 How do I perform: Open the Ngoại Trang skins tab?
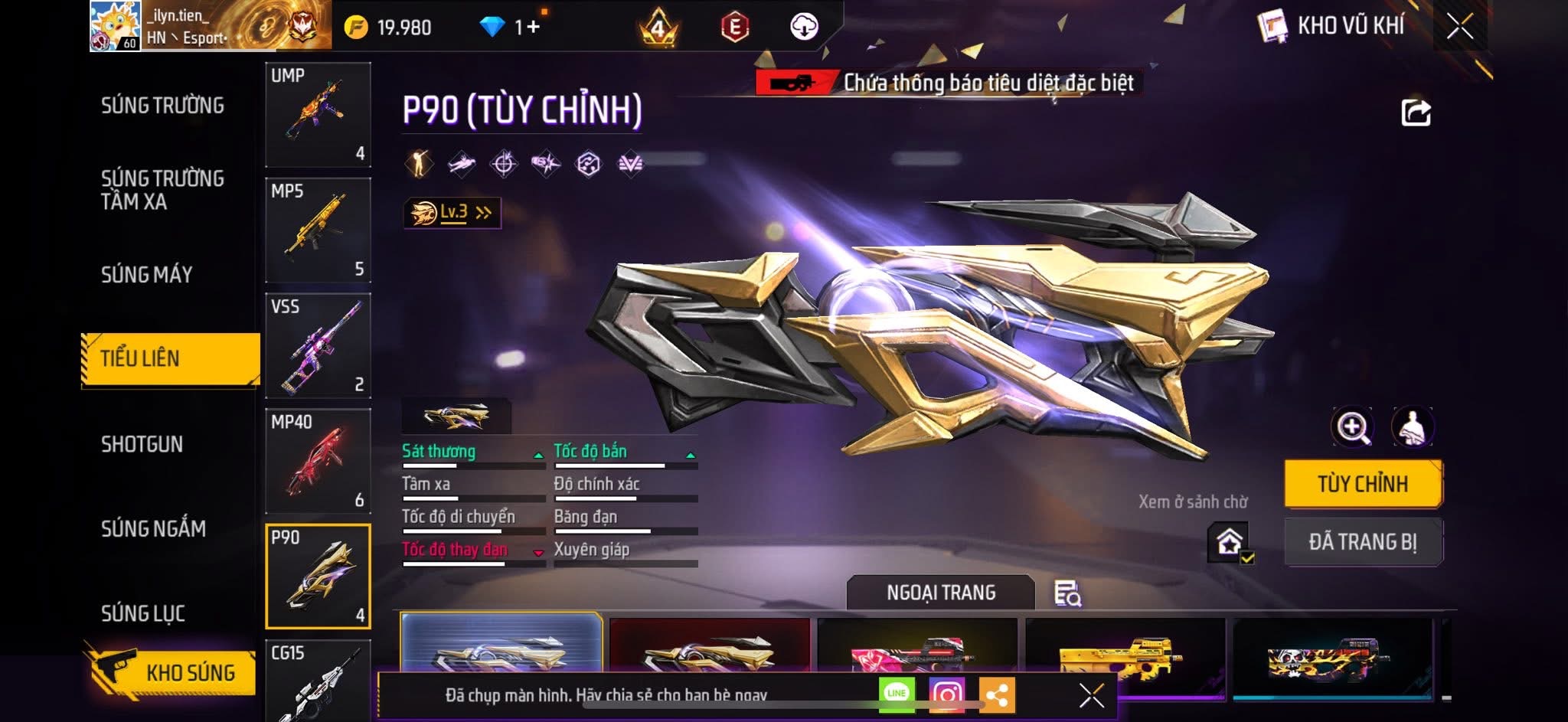coord(940,593)
